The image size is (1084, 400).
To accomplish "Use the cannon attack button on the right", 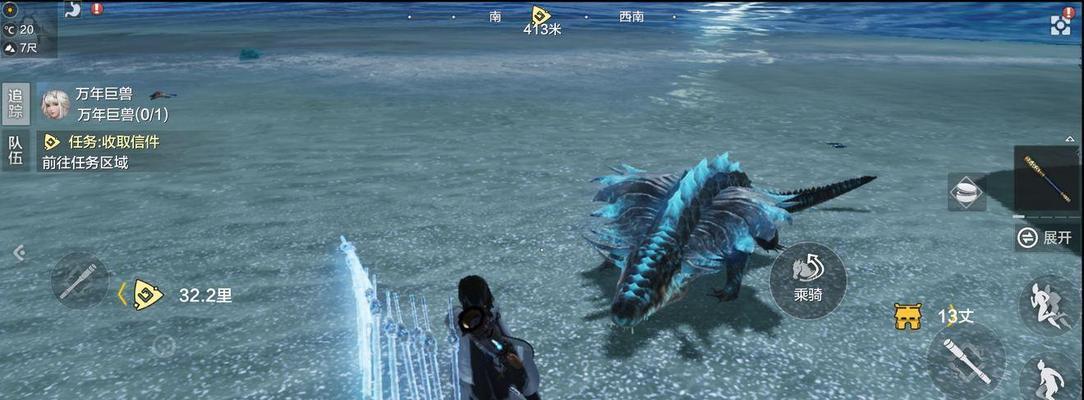I will point(965,361).
